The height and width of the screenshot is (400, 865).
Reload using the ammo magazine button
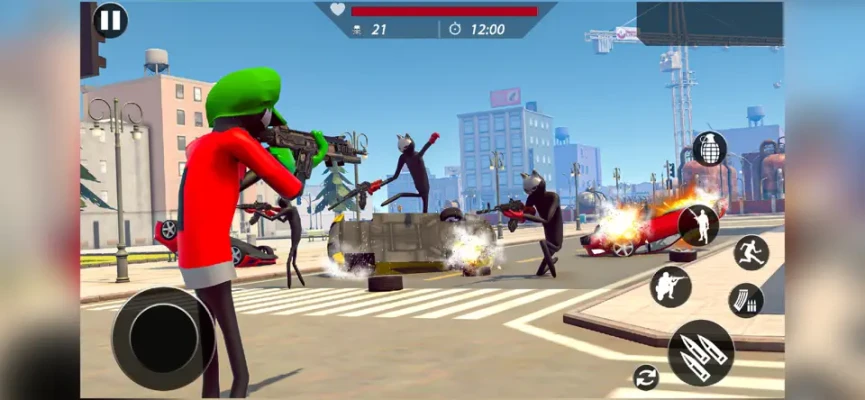click(745, 299)
